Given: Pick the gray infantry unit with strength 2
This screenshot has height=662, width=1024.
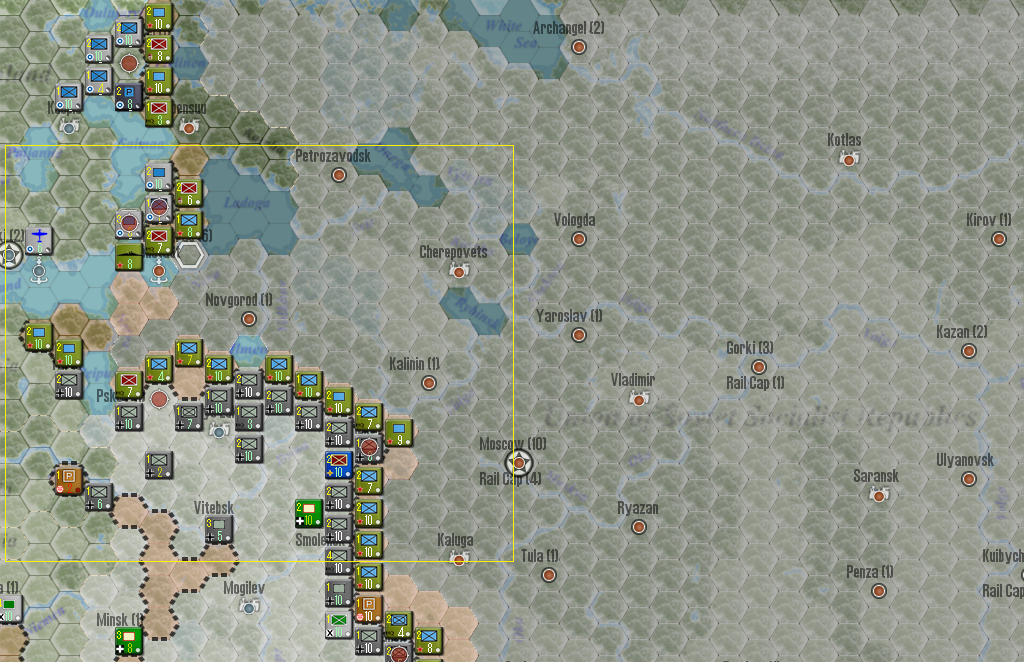Looking at the screenshot, I should pos(158,464).
